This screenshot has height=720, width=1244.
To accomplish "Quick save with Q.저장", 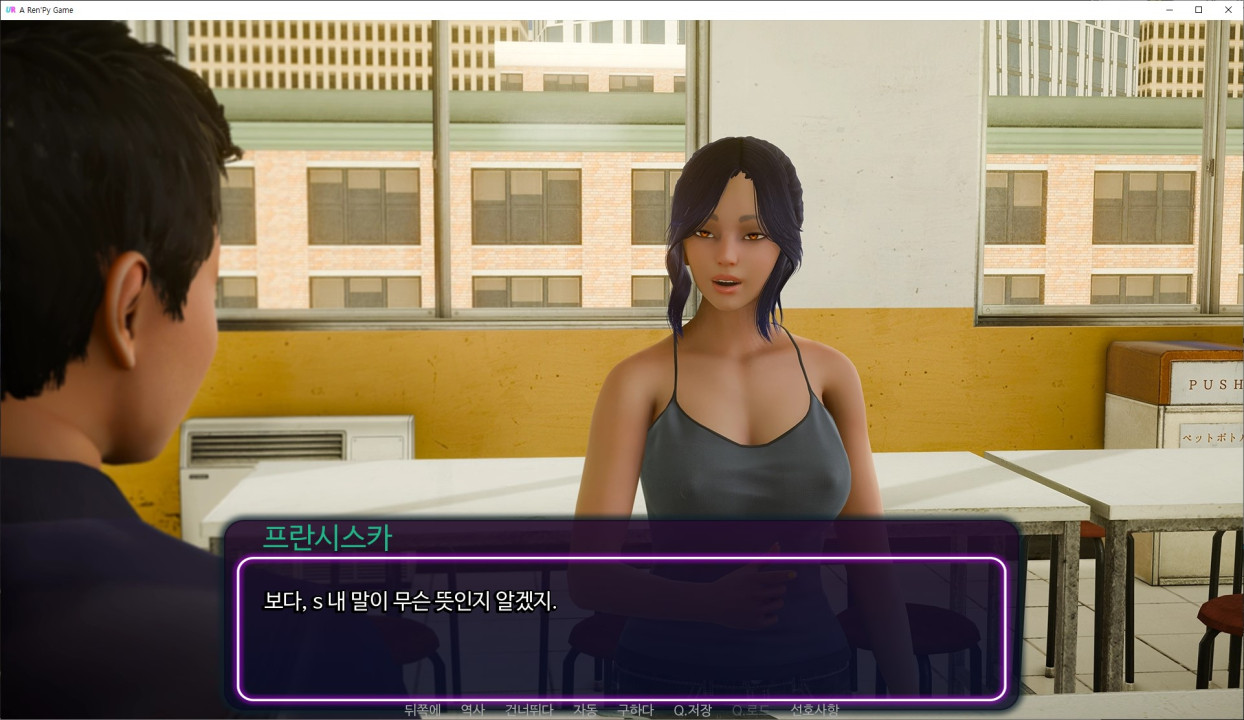I will 692,711.
